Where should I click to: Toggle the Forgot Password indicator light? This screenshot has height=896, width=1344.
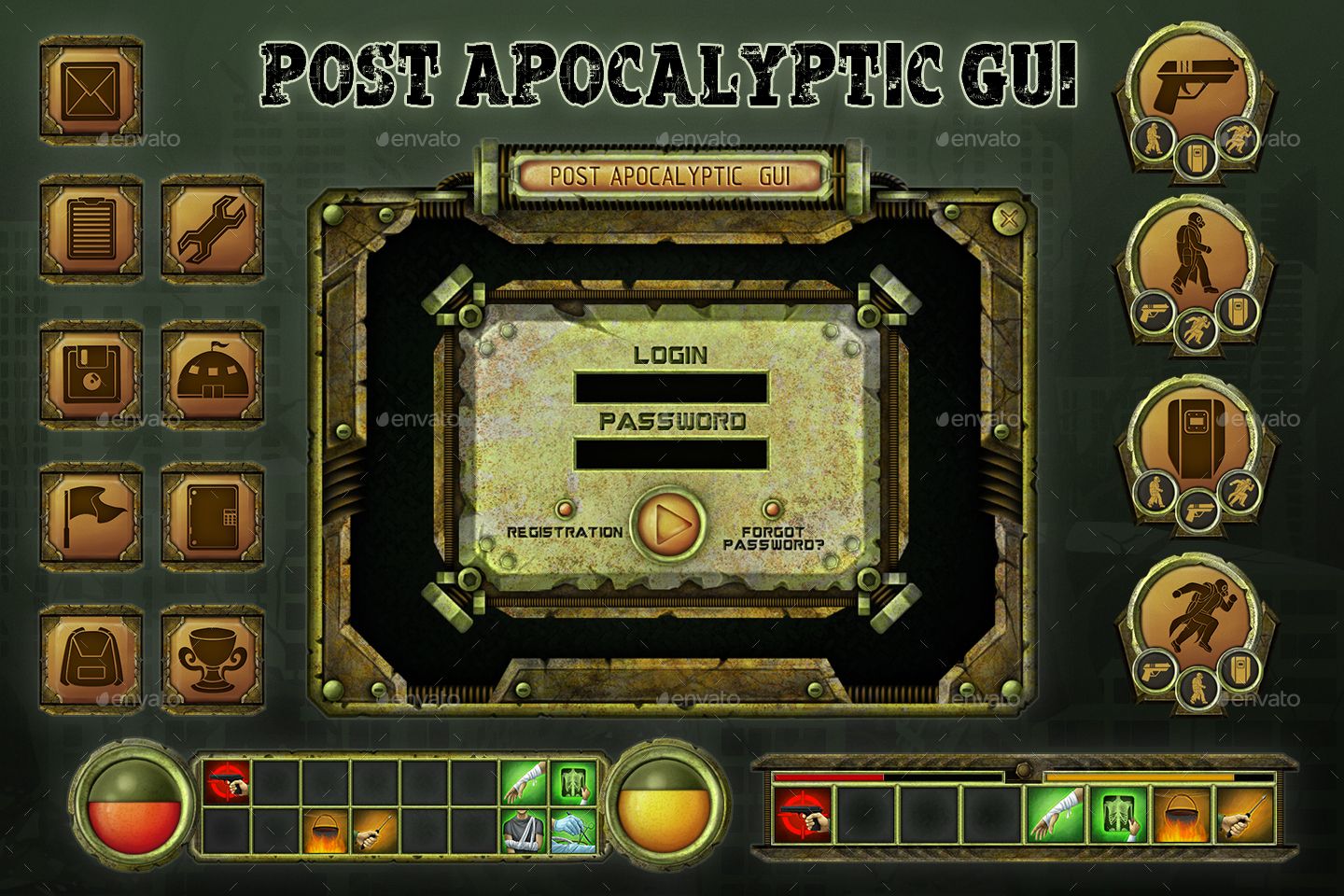773,510
